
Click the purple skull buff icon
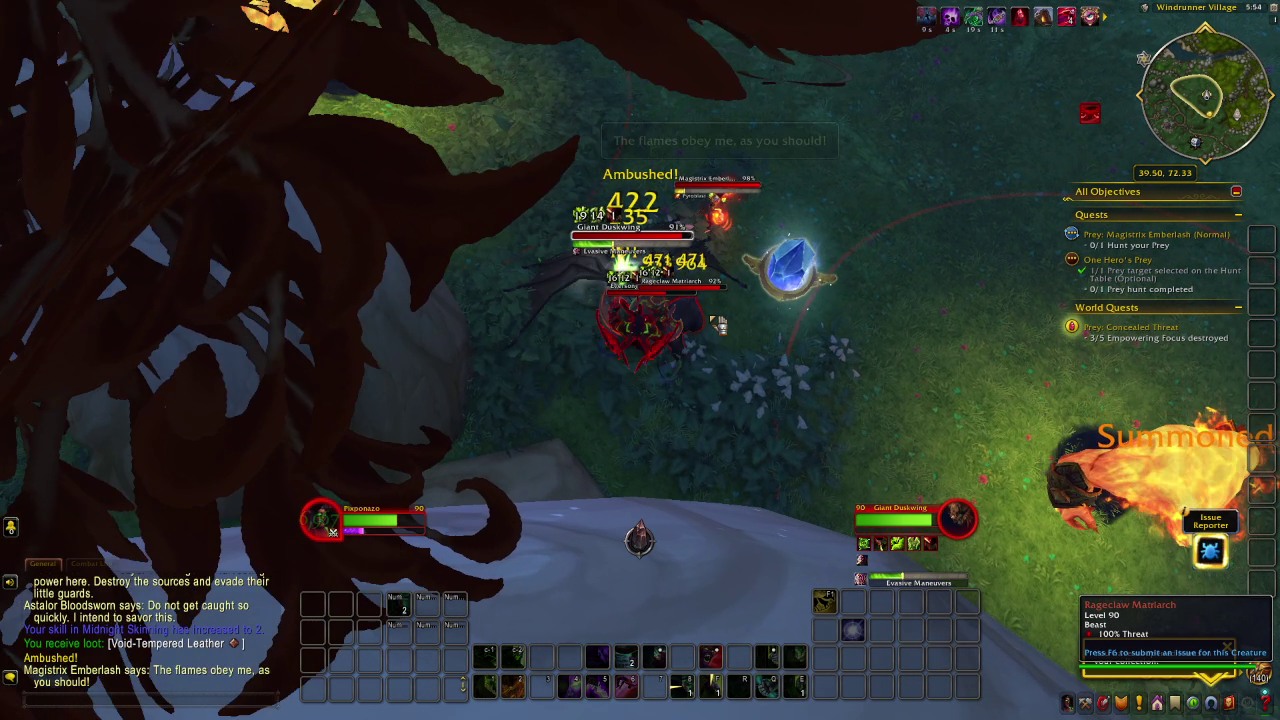[950, 16]
